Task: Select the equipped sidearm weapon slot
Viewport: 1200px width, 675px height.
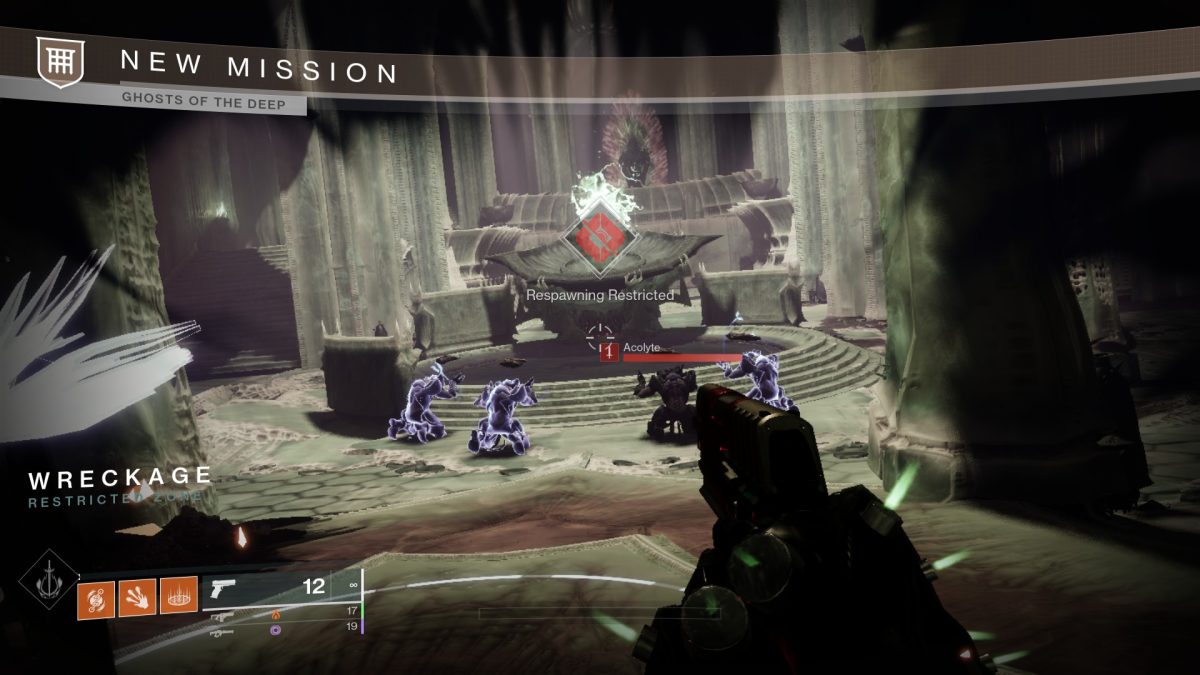Action: coord(280,590)
